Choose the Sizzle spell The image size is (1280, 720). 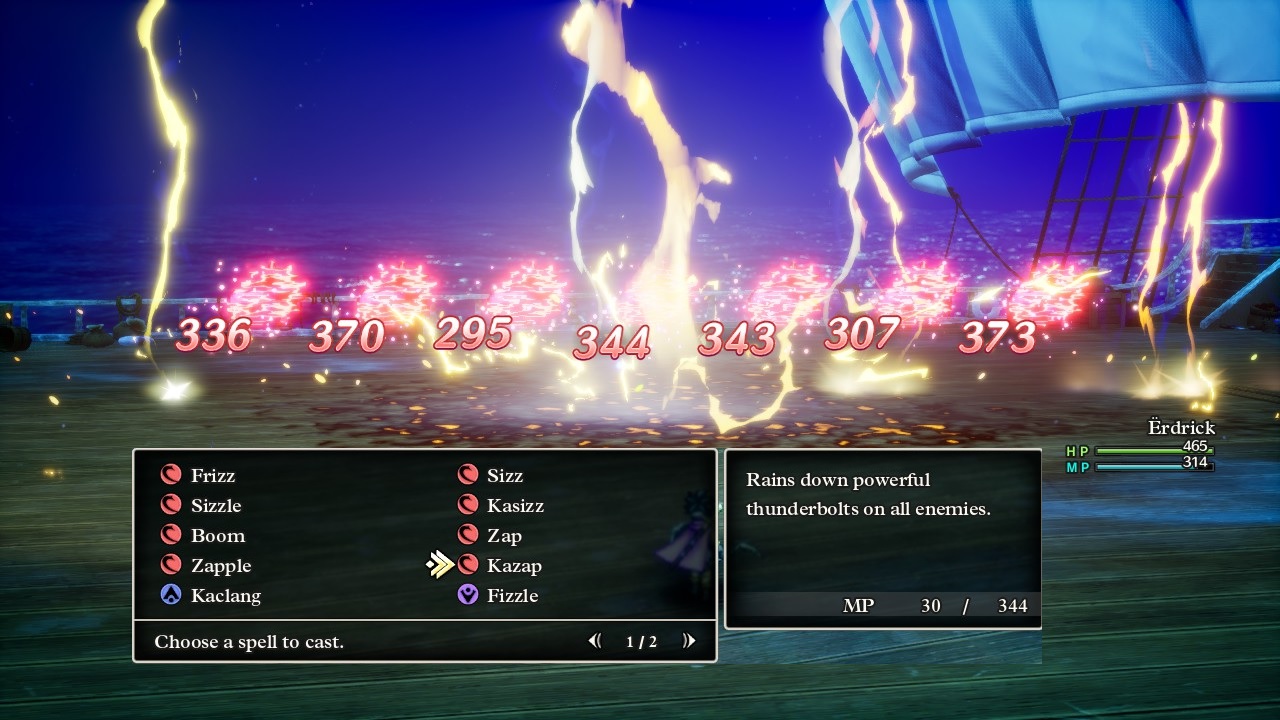click(216, 506)
